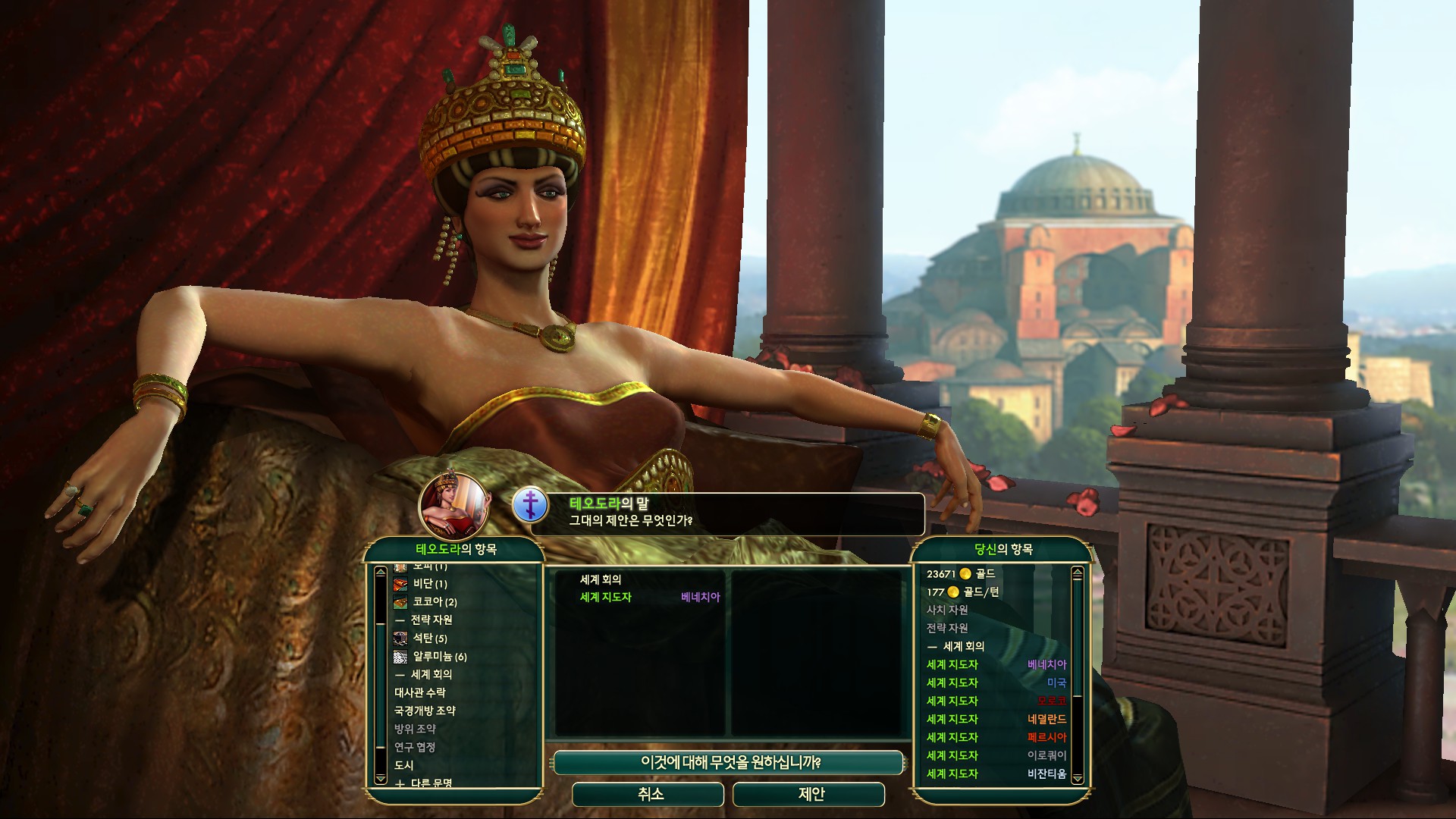The width and height of the screenshot is (1456, 819).
Task: Add Theodora's 코코아 (2) to the deal
Action: (x=434, y=602)
